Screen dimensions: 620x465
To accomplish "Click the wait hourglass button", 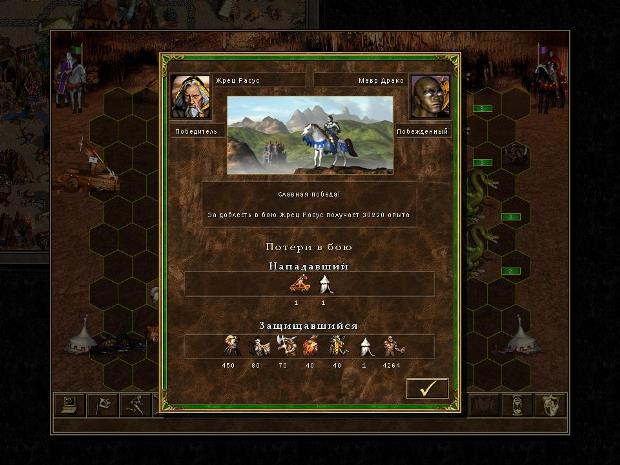I will [x=517, y=406].
